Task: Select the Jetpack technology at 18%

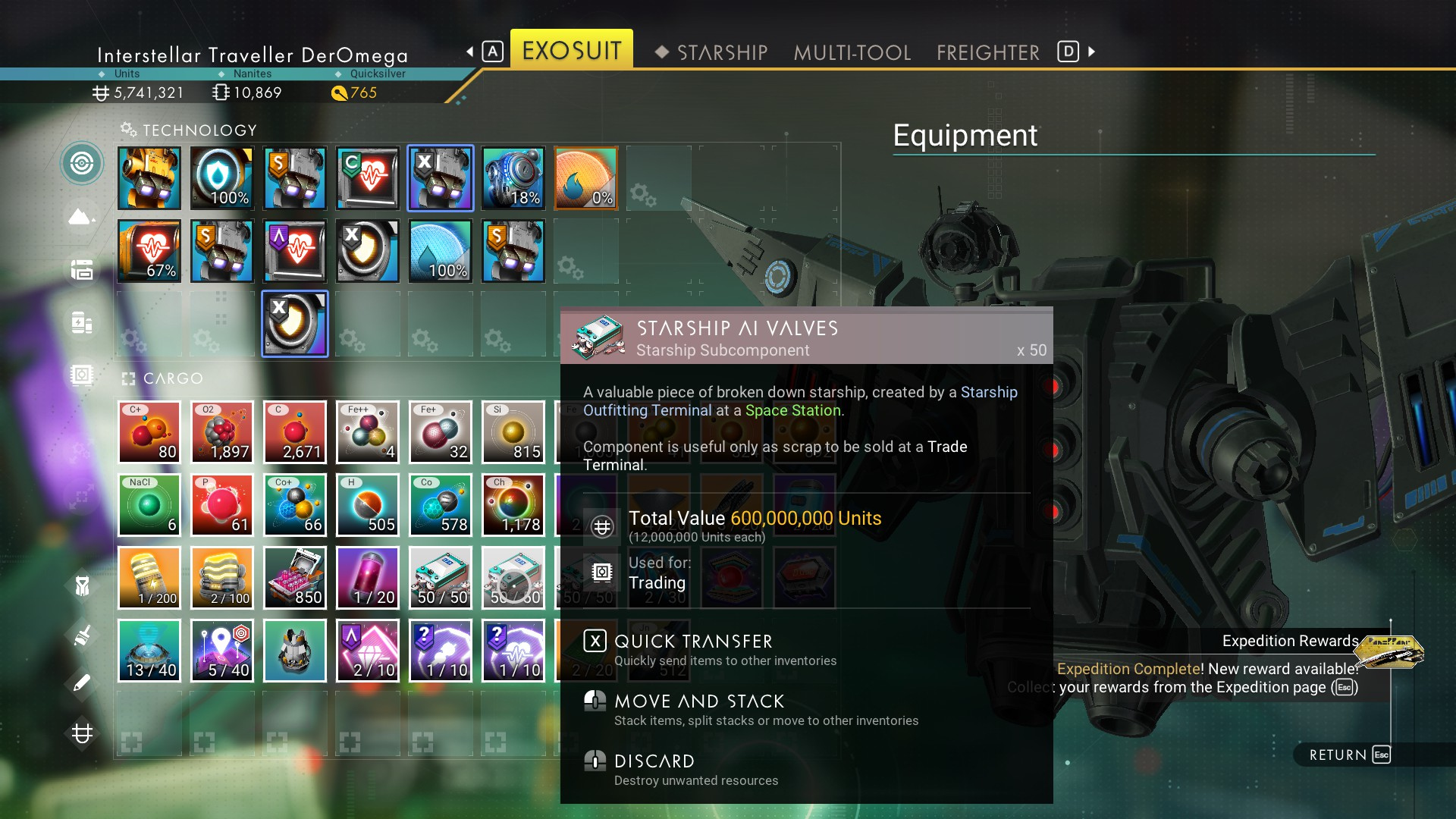Action: [x=513, y=178]
